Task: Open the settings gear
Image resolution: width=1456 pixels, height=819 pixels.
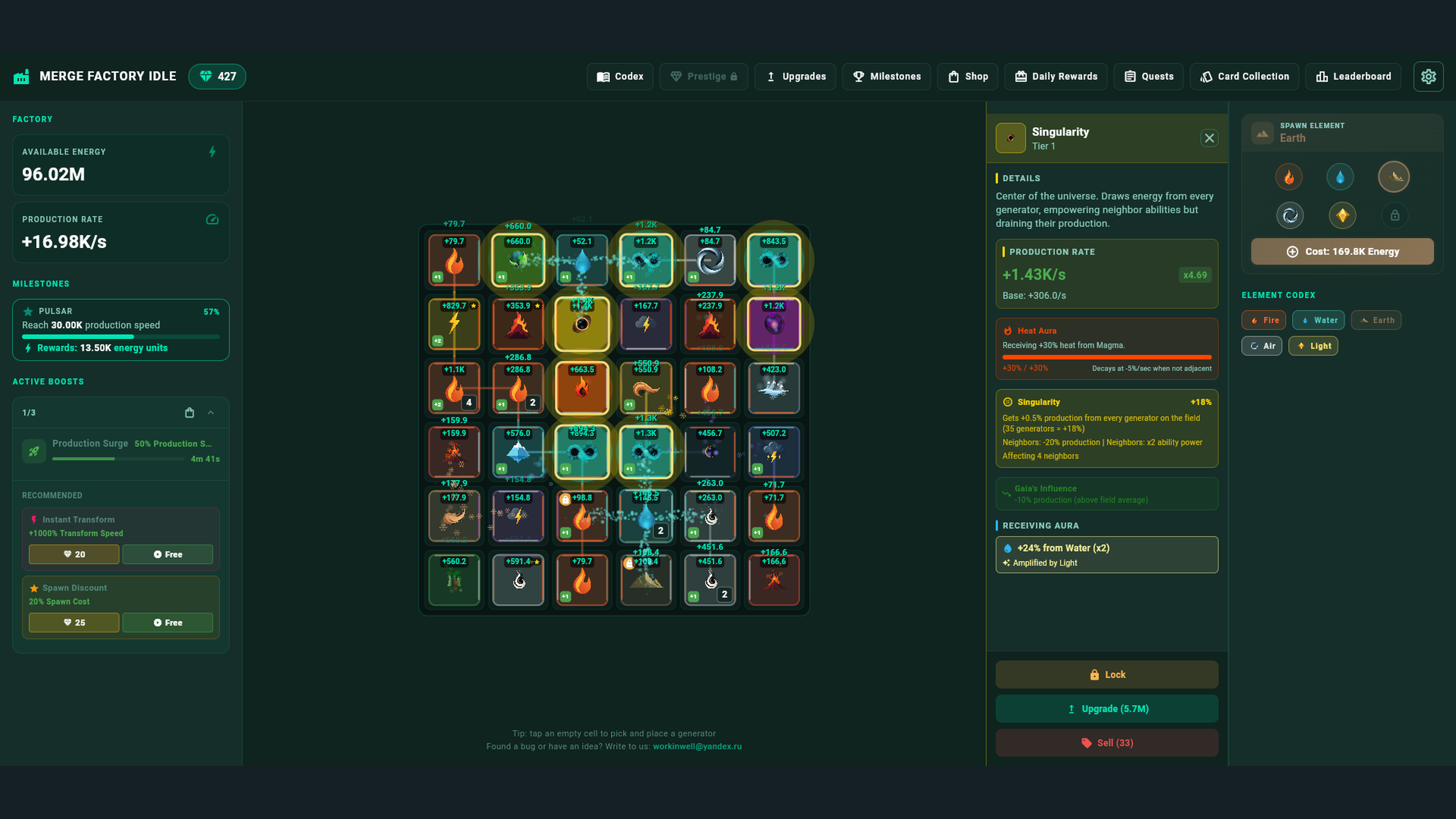Action: tap(1428, 76)
